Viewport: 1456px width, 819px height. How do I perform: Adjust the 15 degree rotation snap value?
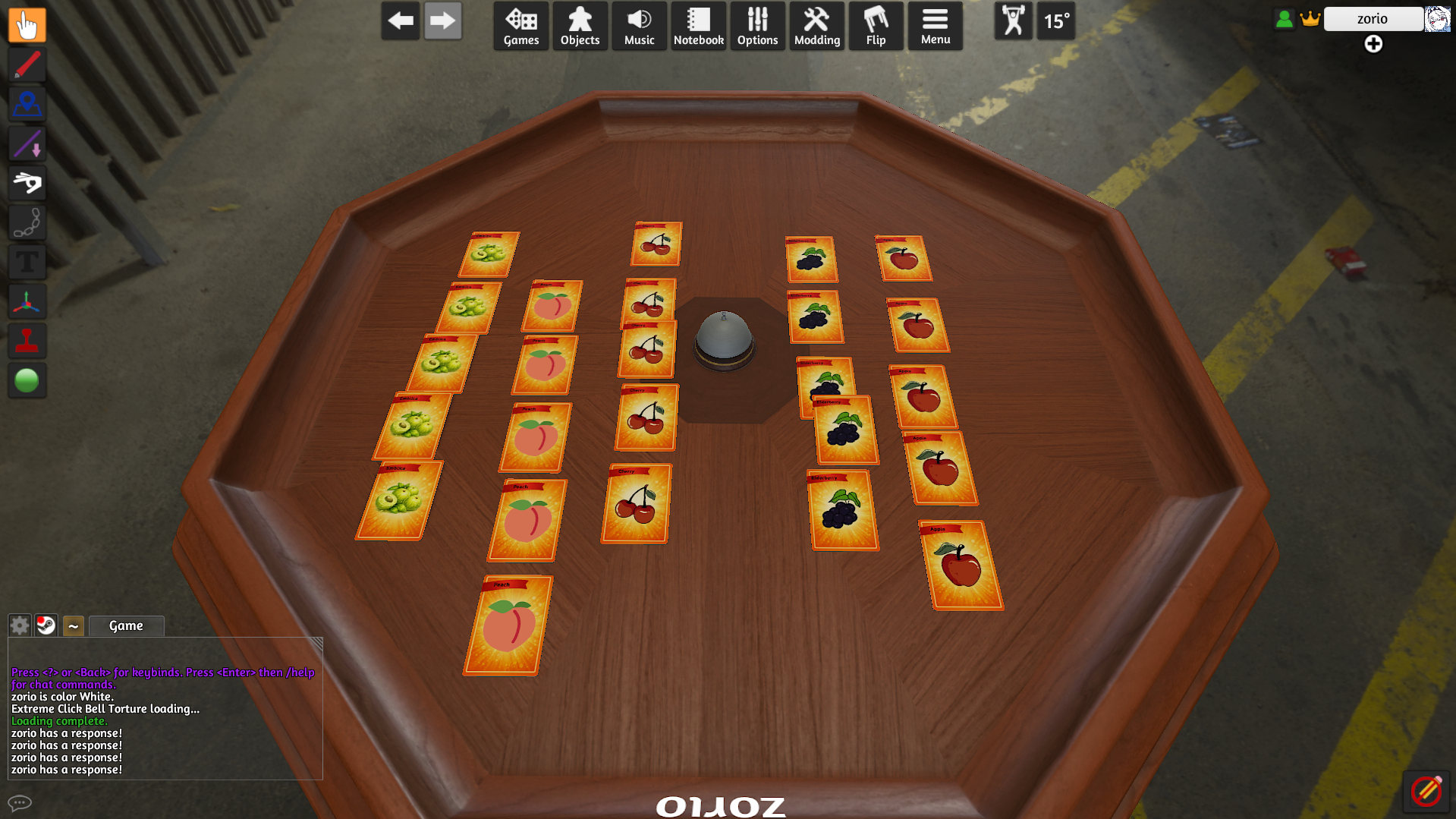[1056, 21]
